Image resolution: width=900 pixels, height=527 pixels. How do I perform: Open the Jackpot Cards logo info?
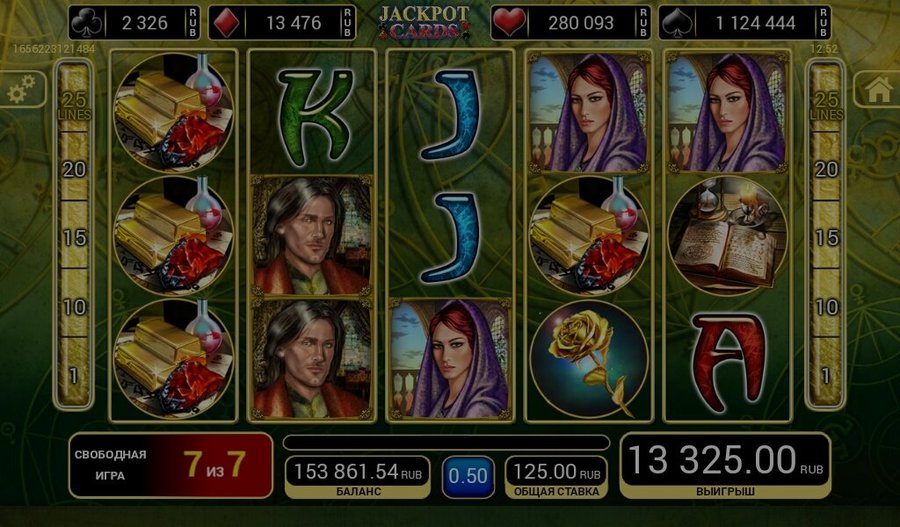coord(422,22)
